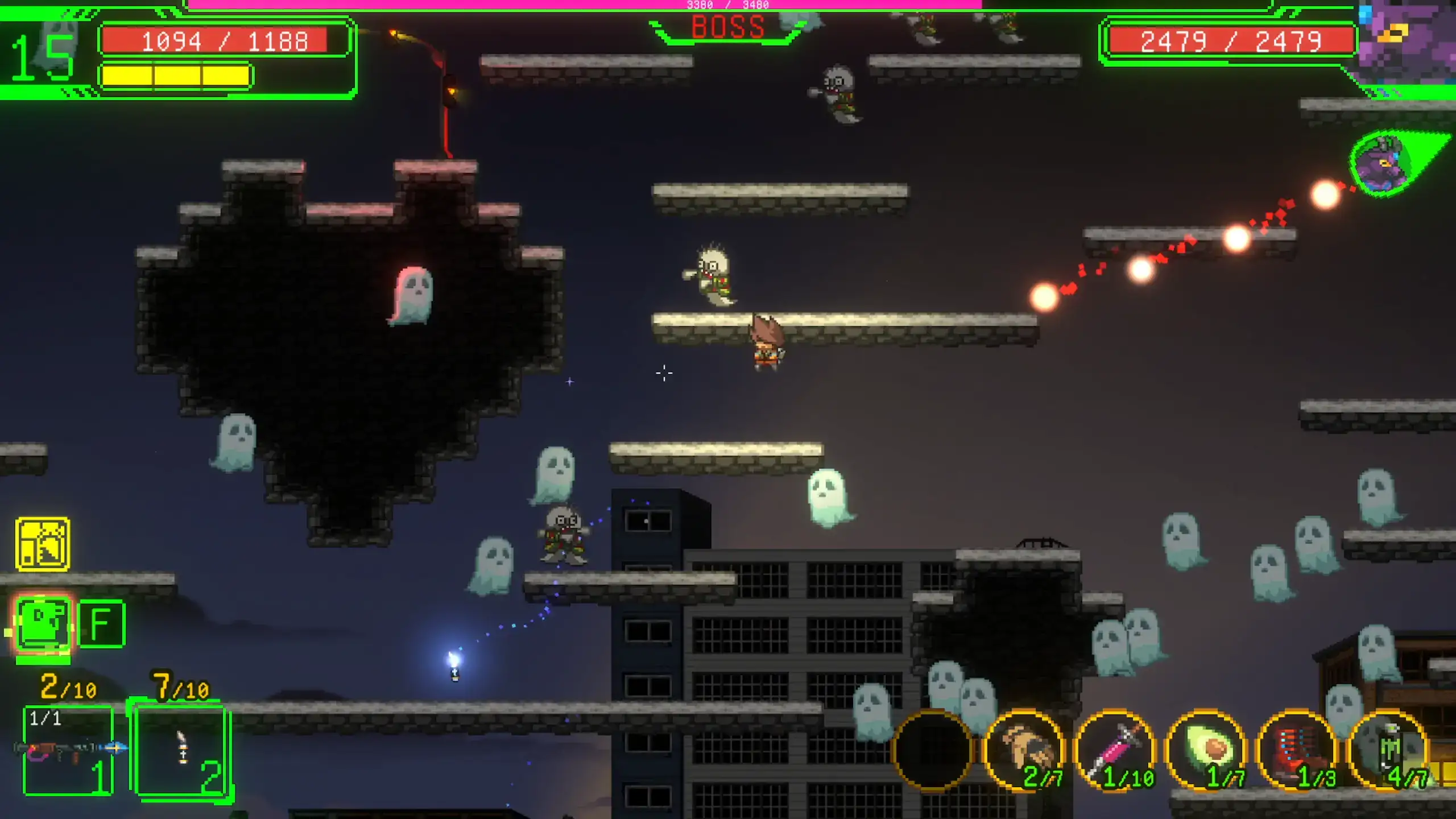Screen dimensions: 1456x819
Task: Choose the avocado item icon
Action: (x=1206, y=751)
